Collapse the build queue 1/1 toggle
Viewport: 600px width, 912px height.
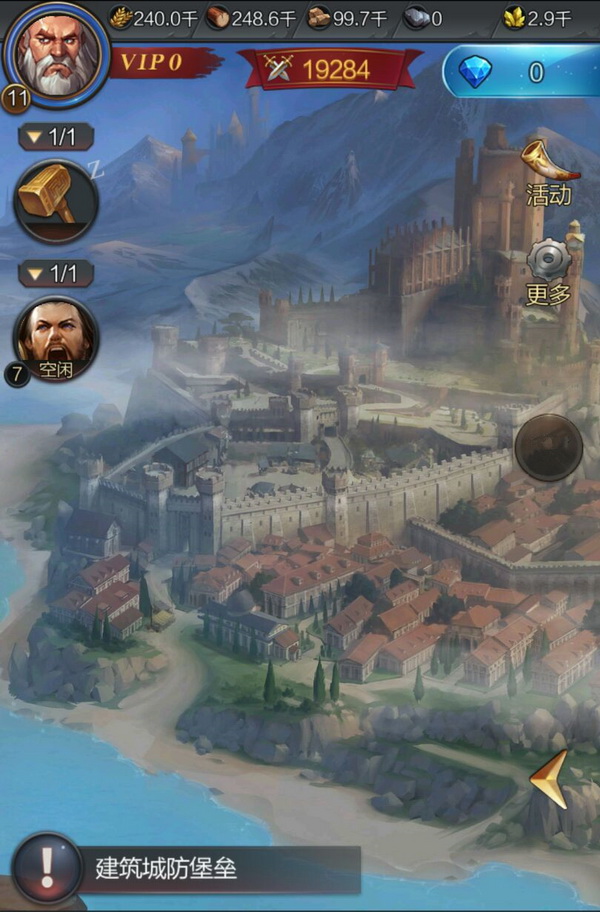[x=55, y=137]
